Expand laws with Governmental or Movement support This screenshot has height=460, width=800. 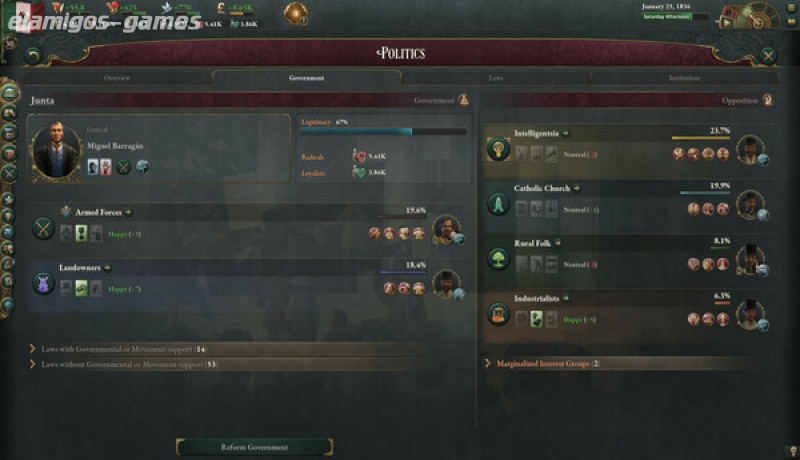[120, 349]
